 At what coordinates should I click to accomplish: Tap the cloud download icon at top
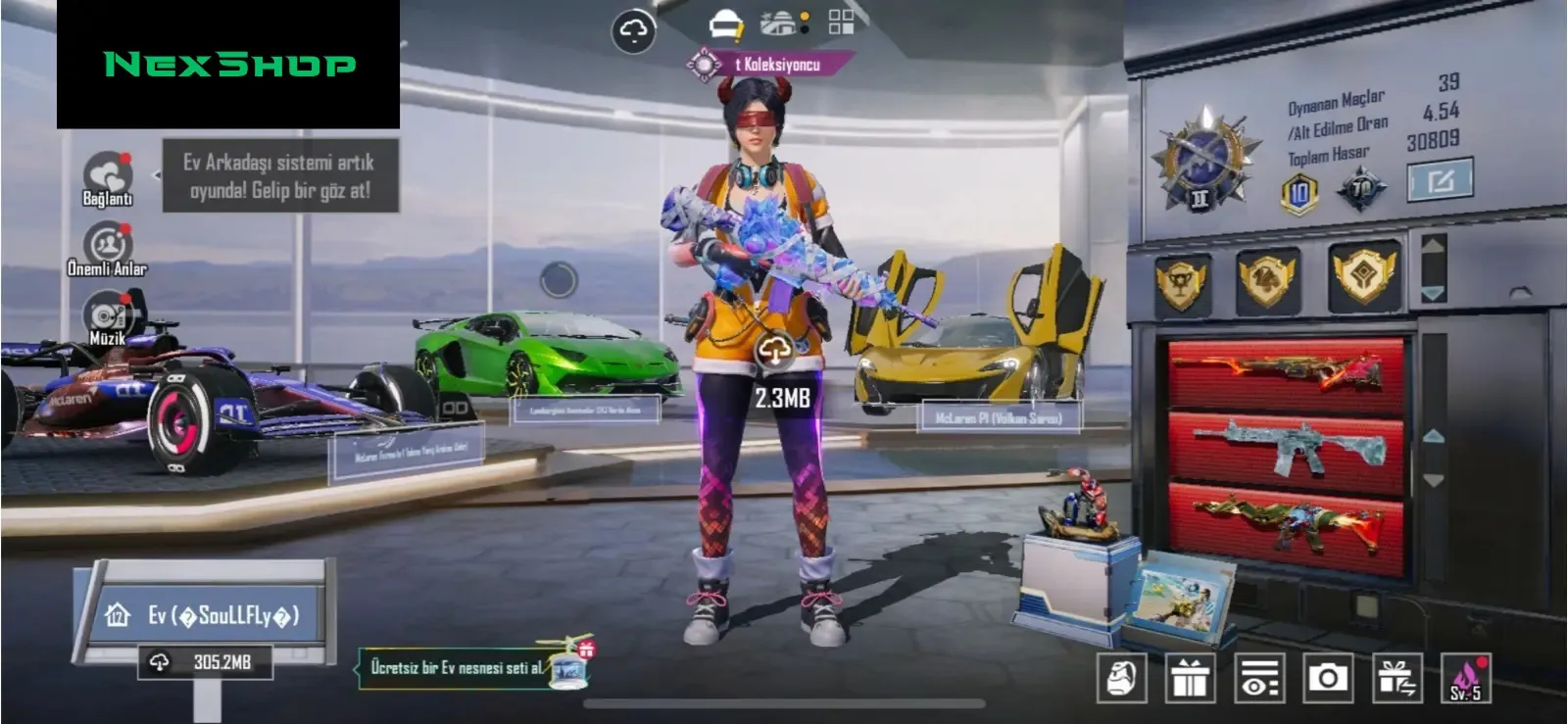(x=633, y=32)
